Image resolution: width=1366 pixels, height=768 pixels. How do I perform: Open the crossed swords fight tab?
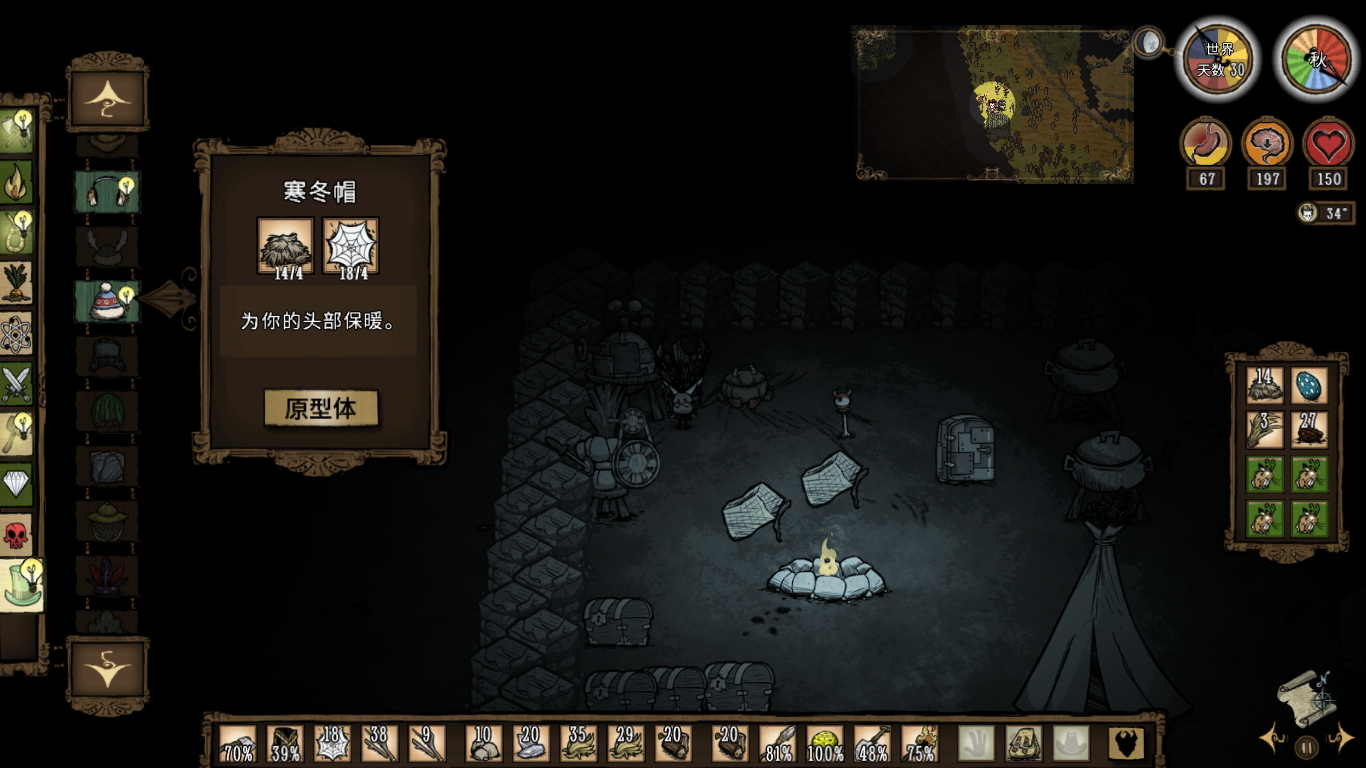coord(16,384)
